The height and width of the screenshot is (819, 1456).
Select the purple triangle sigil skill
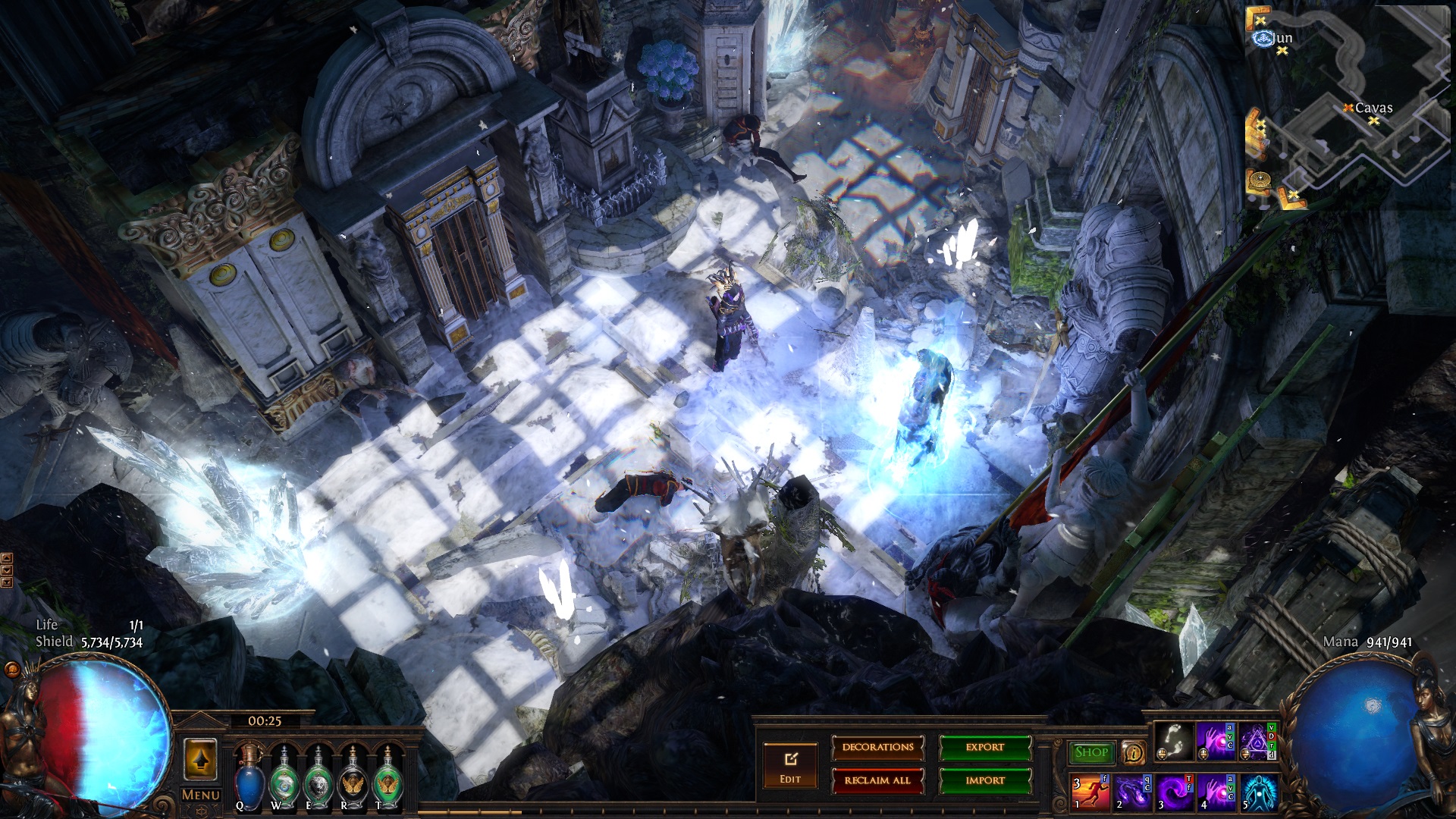click(x=1257, y=741)
